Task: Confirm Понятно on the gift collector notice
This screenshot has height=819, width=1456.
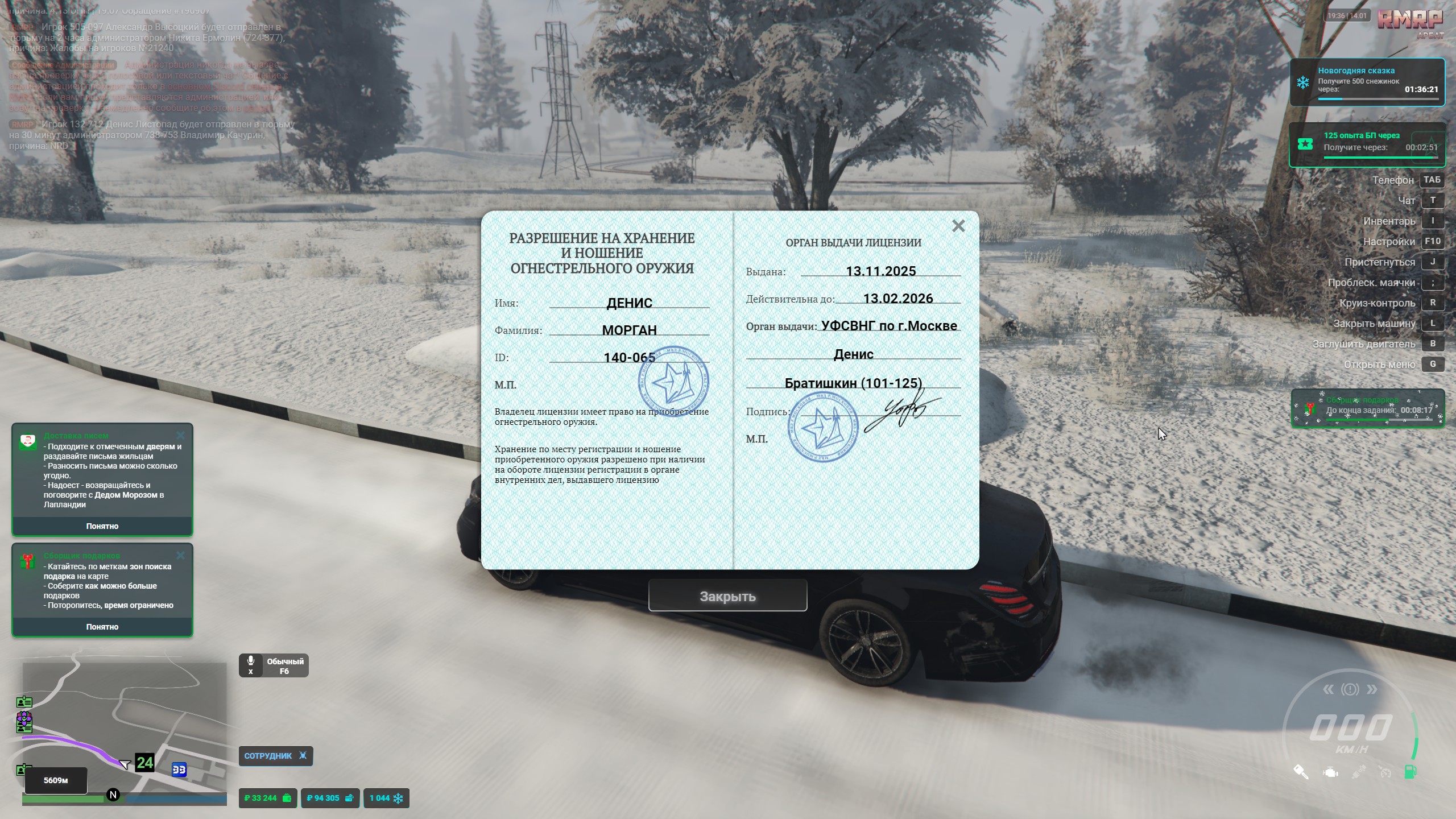Action: click(x=102, y=627)
